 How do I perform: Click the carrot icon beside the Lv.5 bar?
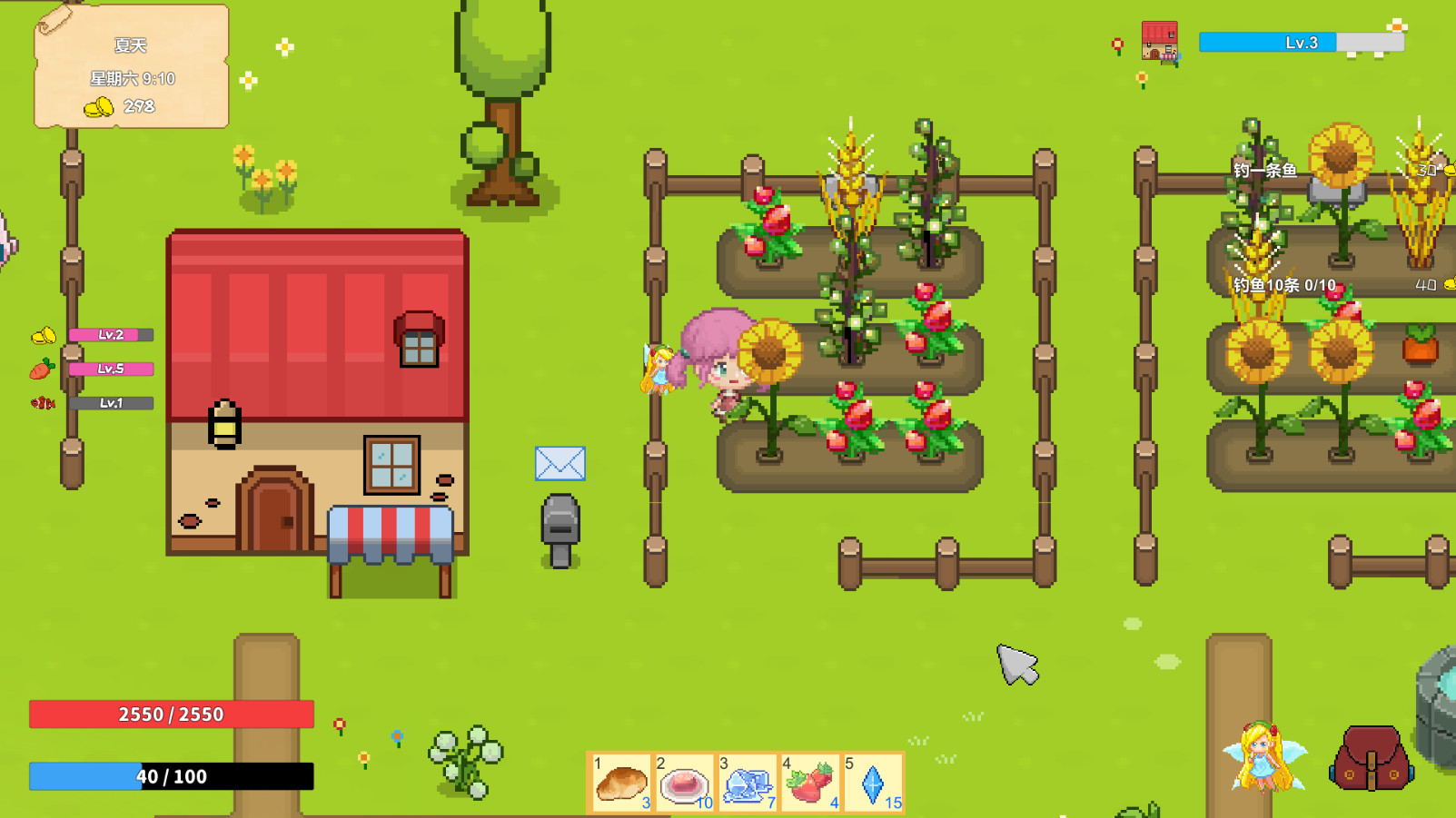coord(41,369)
